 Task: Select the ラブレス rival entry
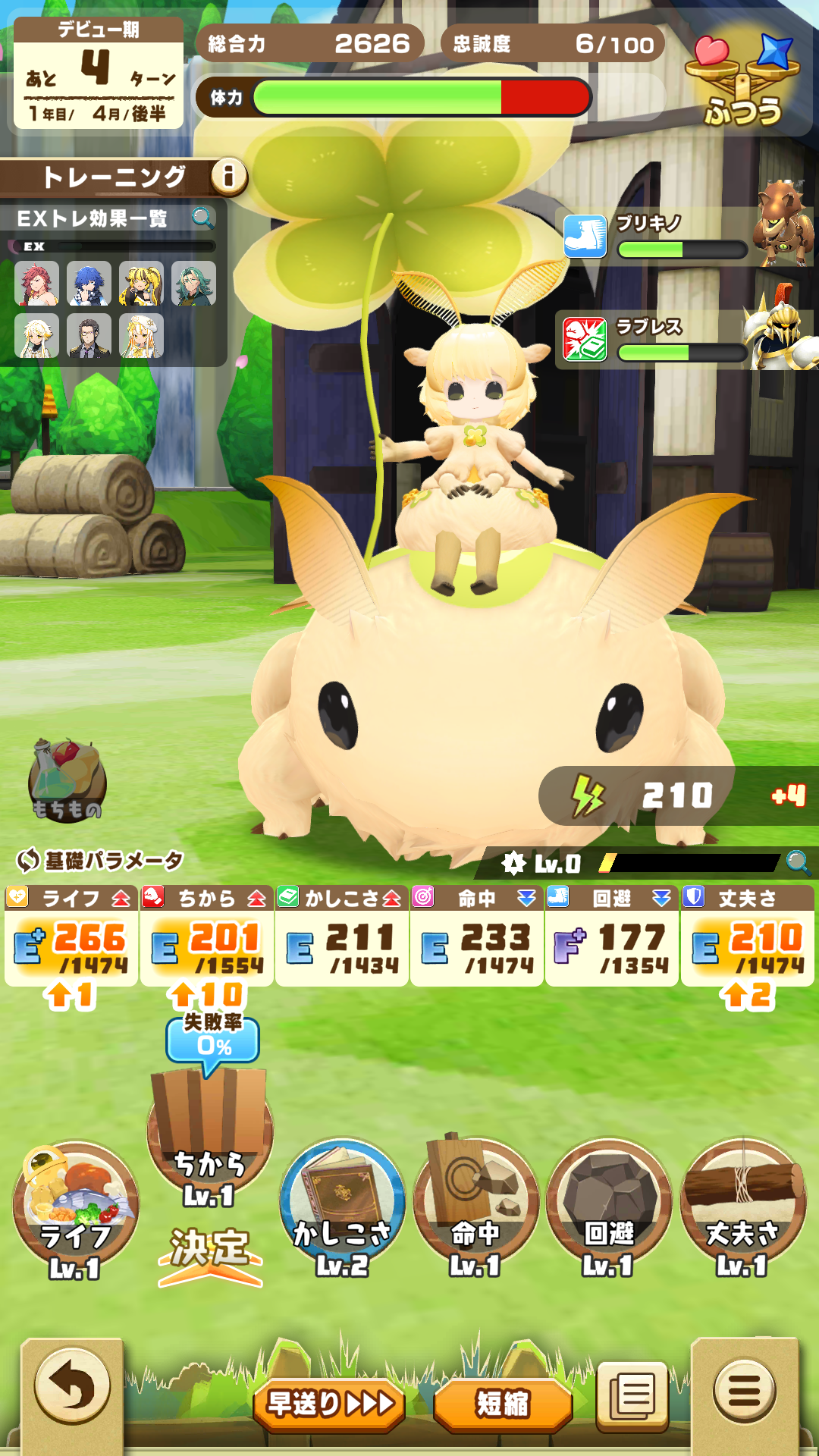(x=682, y=339)
